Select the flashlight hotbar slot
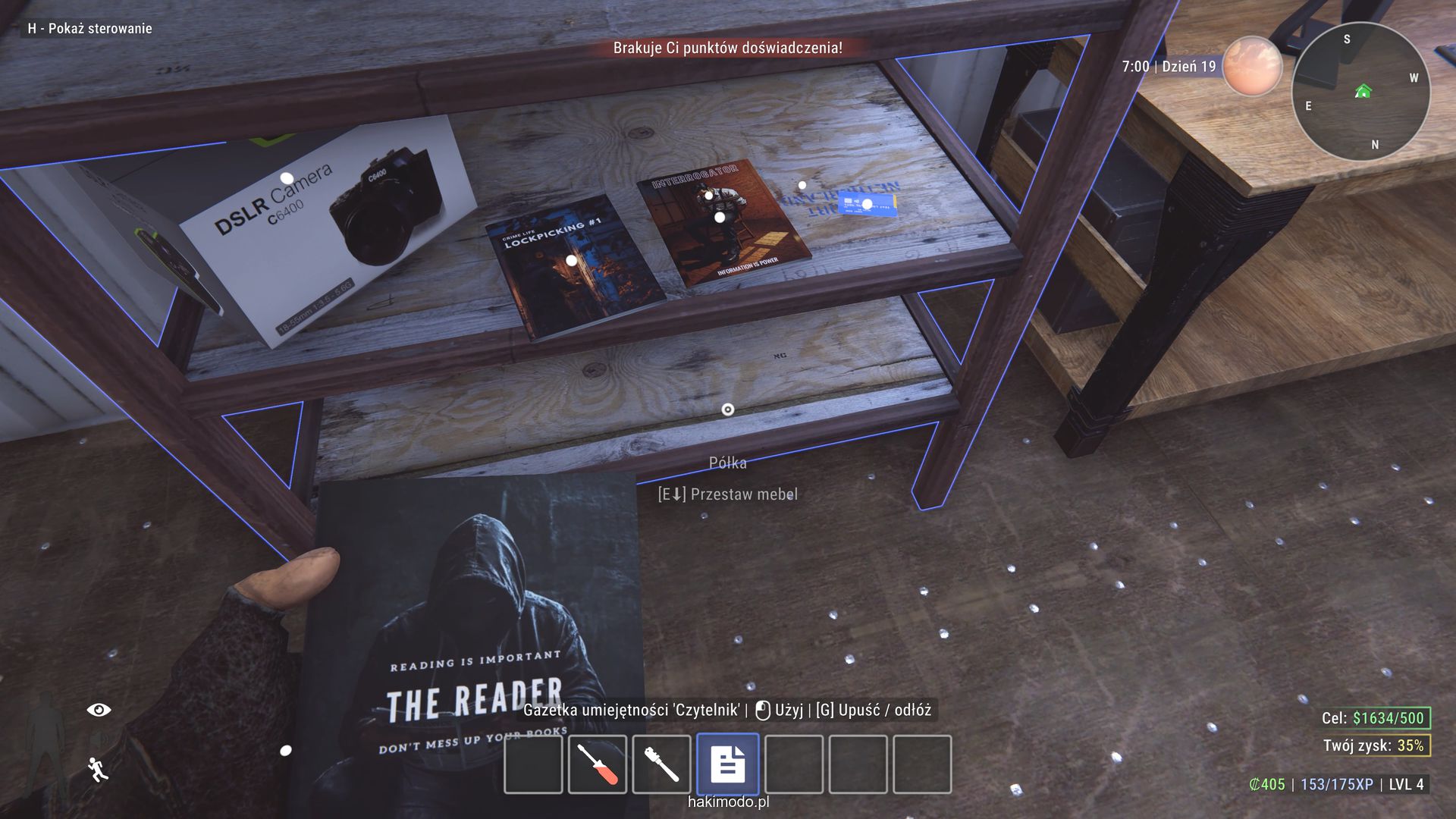 [x=661, y=764]
